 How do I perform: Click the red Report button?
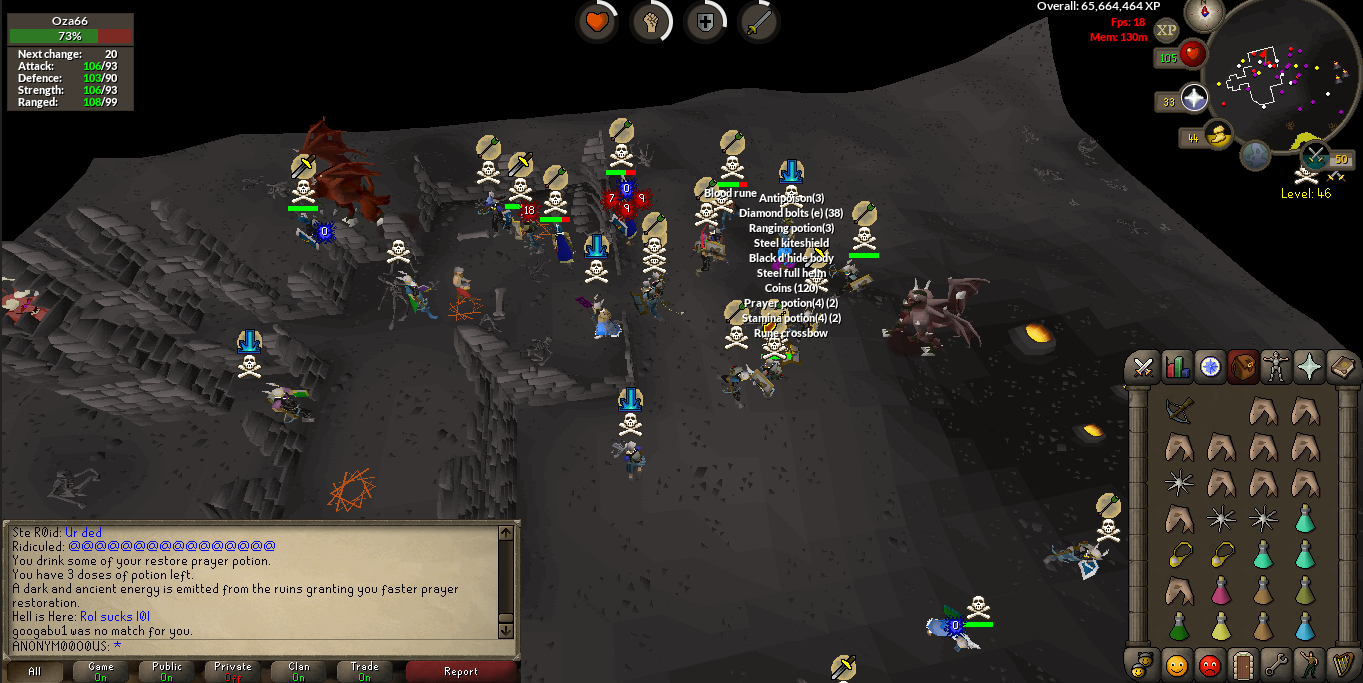coord(461,671)
